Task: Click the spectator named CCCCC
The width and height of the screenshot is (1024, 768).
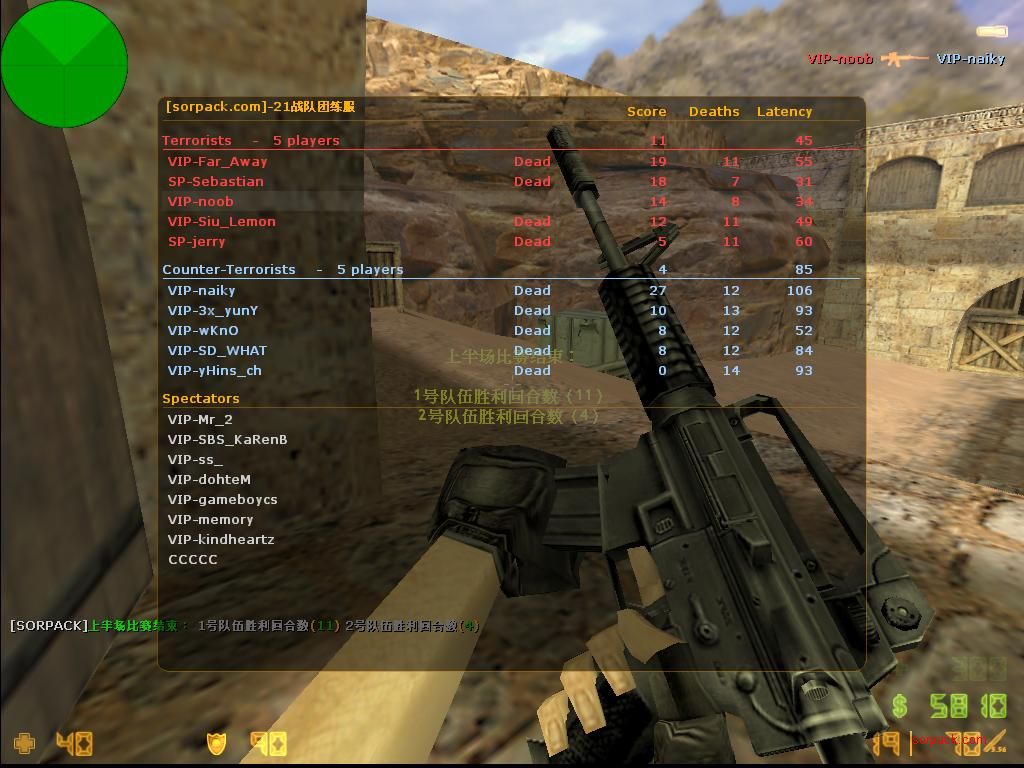Action: pyautogui.click(x=192, y=559)
